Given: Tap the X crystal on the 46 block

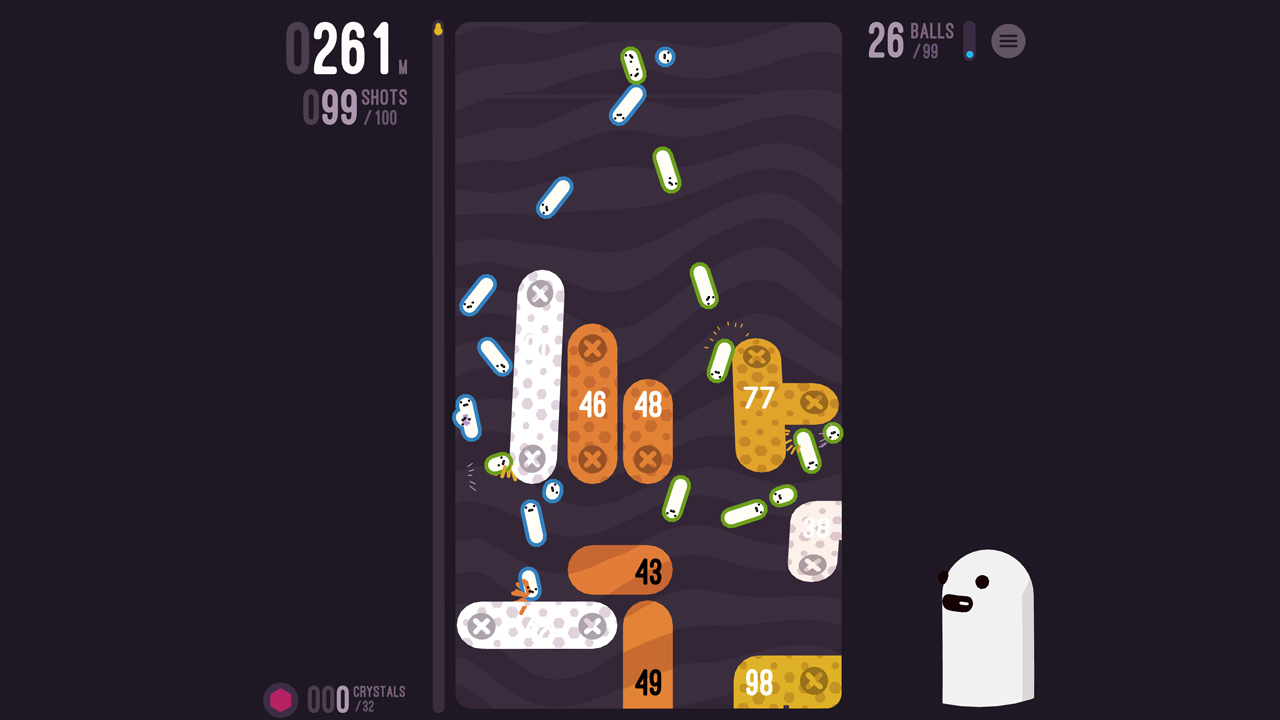Looking at the screenshot, I should tap(593, 349).
